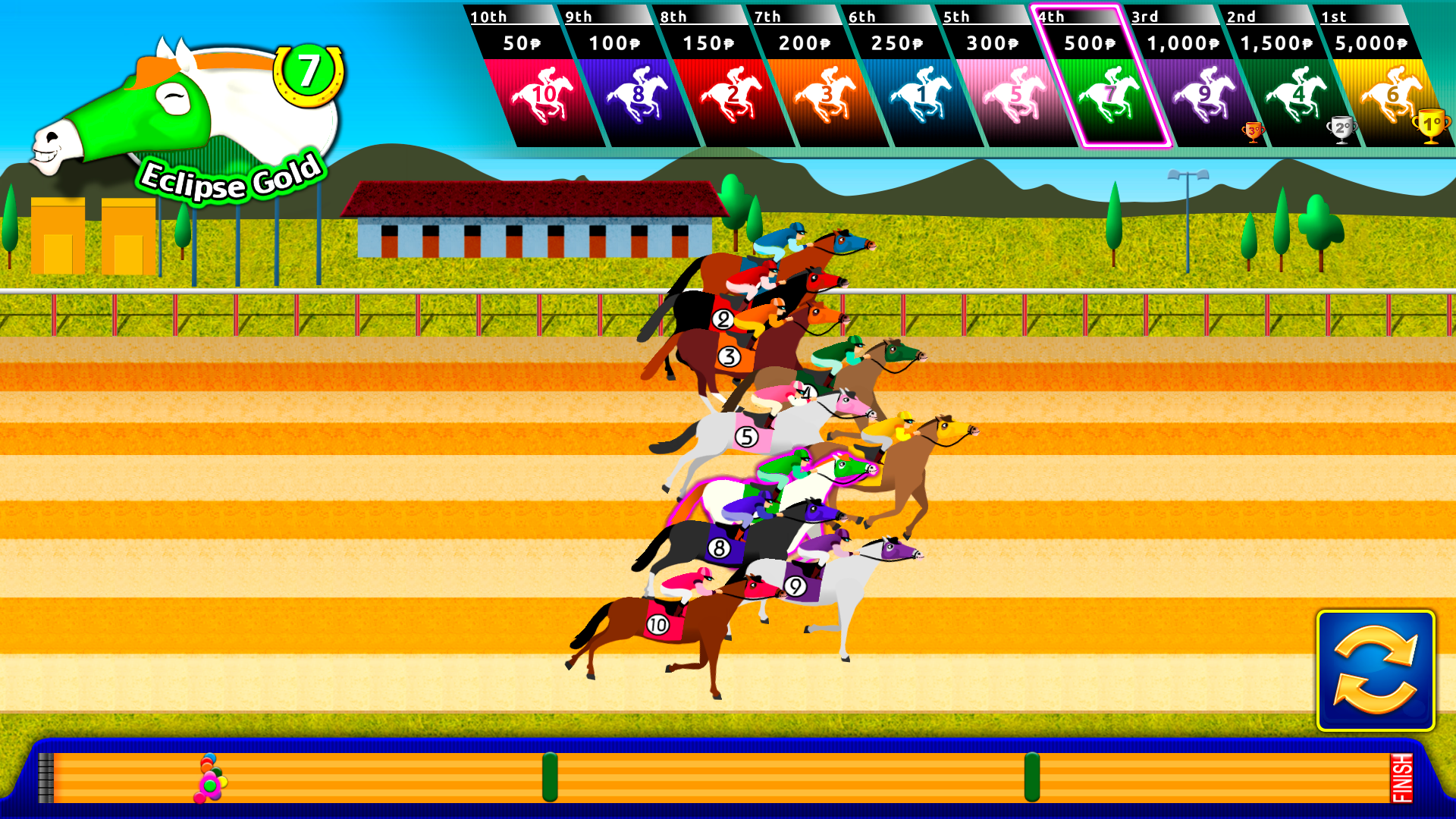Screen dimensions: 1456x819
Task: Pick the 7th place horse 3 tile
Action: click(825, 95)
